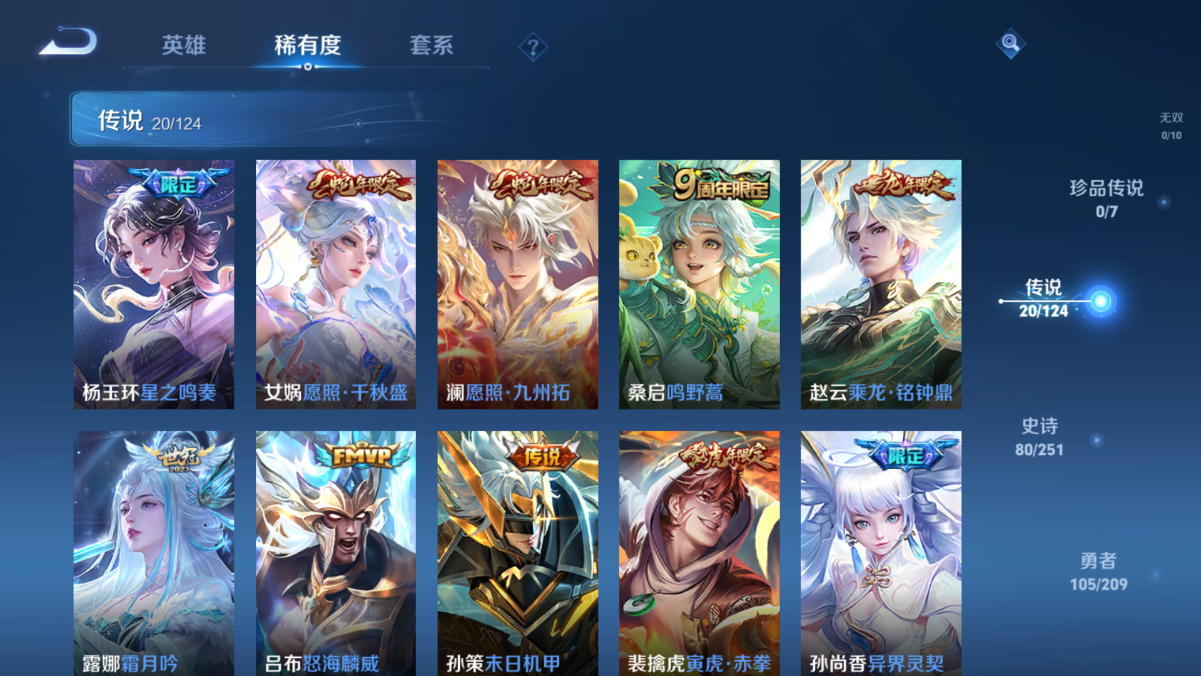Image resolution: width=1201 pixels, height=676 pixels.
Task: Choose the 桑启 鸣野蒿 skin card
Action: [x=699, y=284]
